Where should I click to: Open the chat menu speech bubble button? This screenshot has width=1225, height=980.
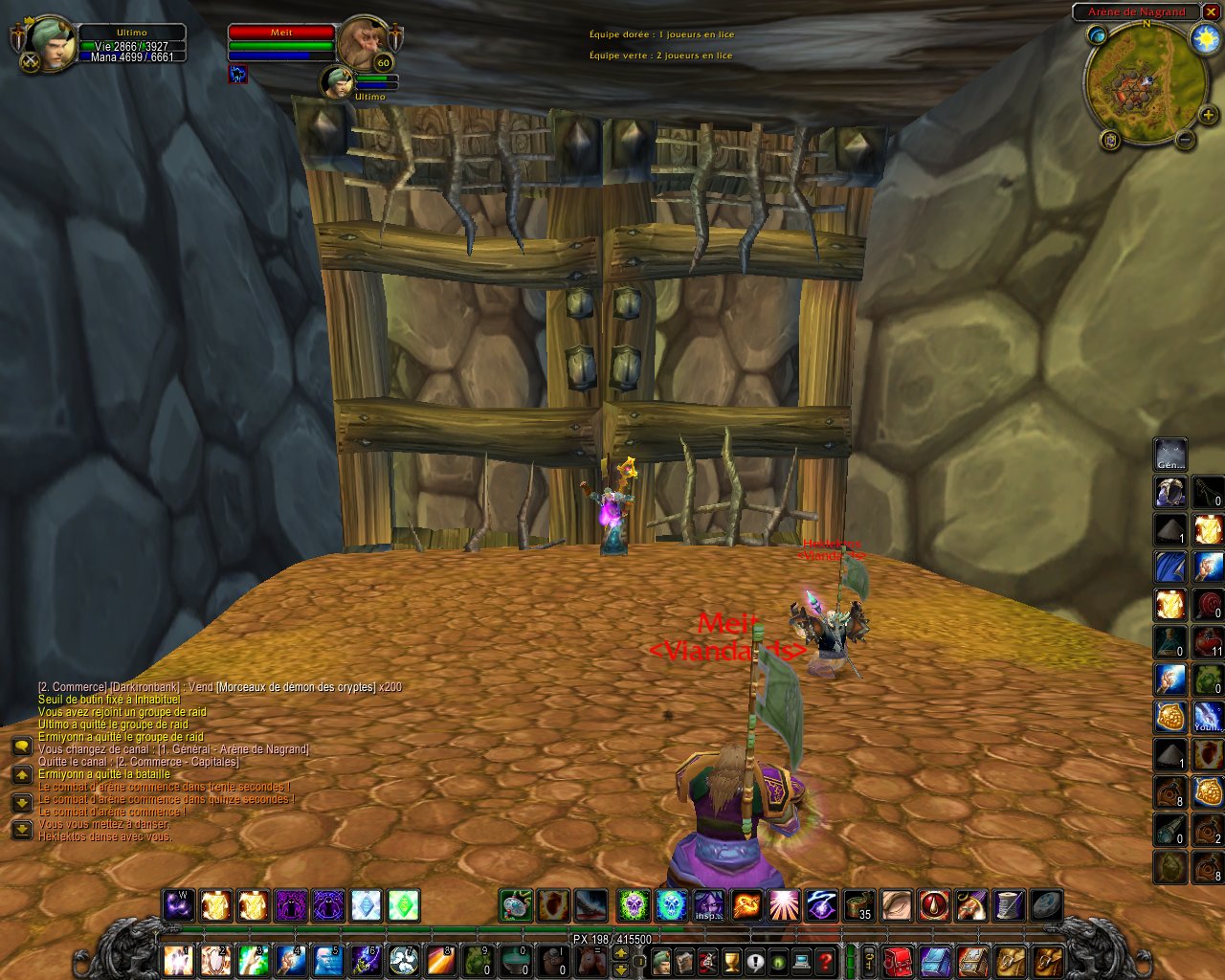pos(21,746)
